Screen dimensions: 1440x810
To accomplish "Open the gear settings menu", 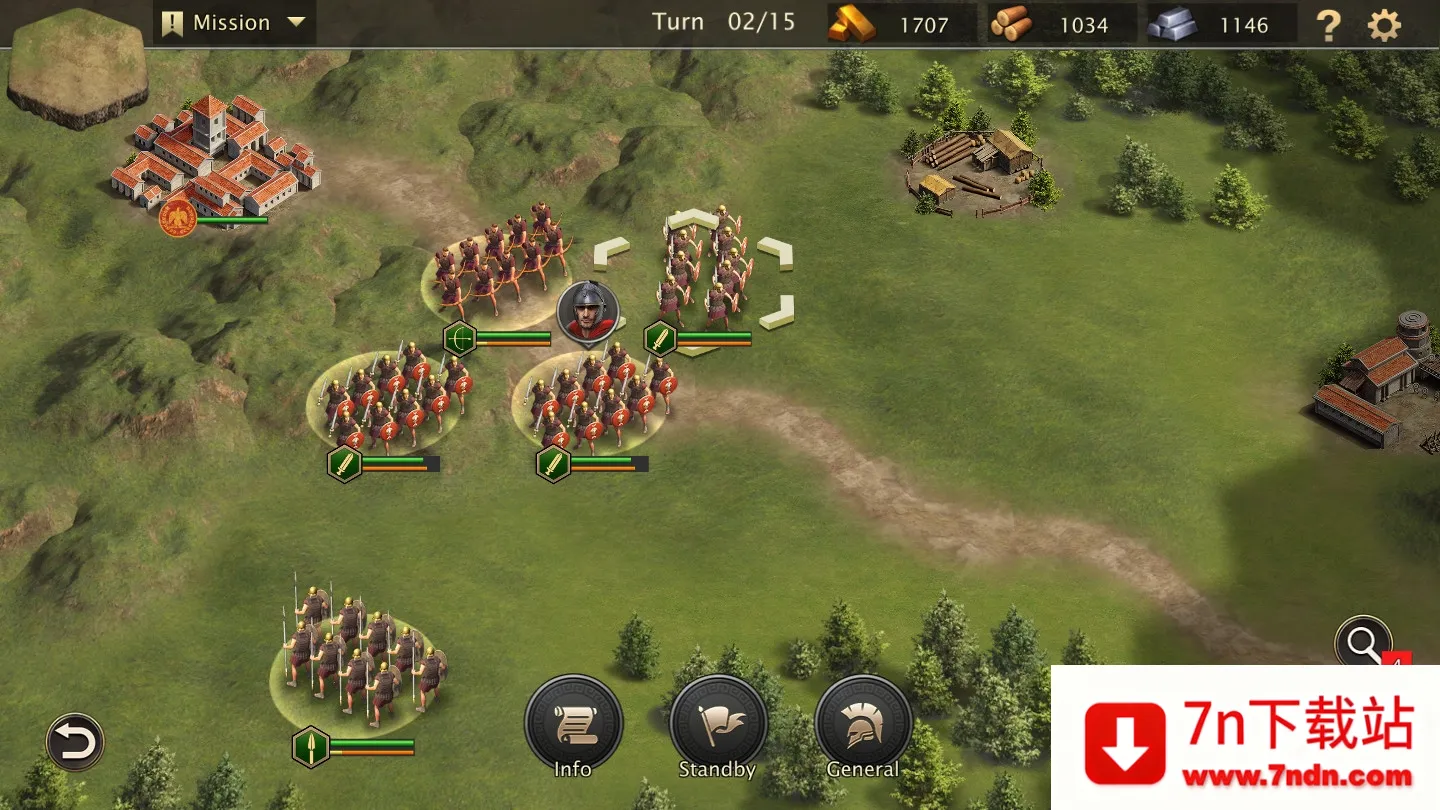I will [x=1384, y=25].
